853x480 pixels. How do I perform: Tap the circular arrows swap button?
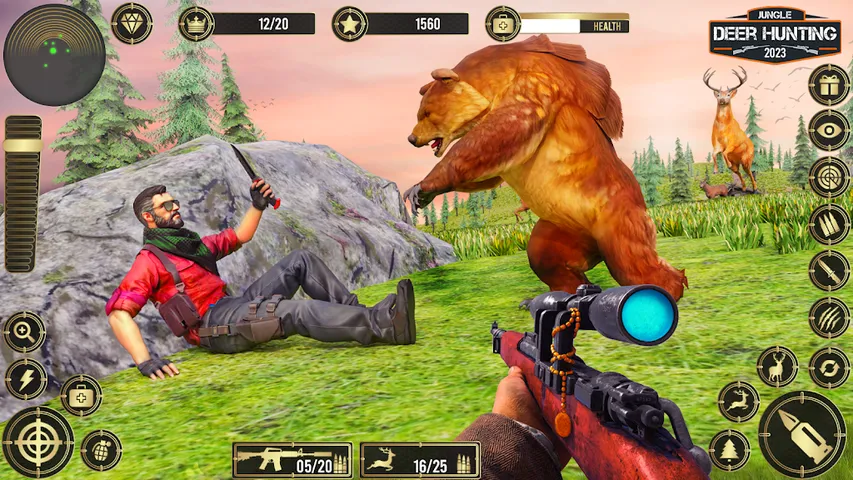(x=829, y=367)
